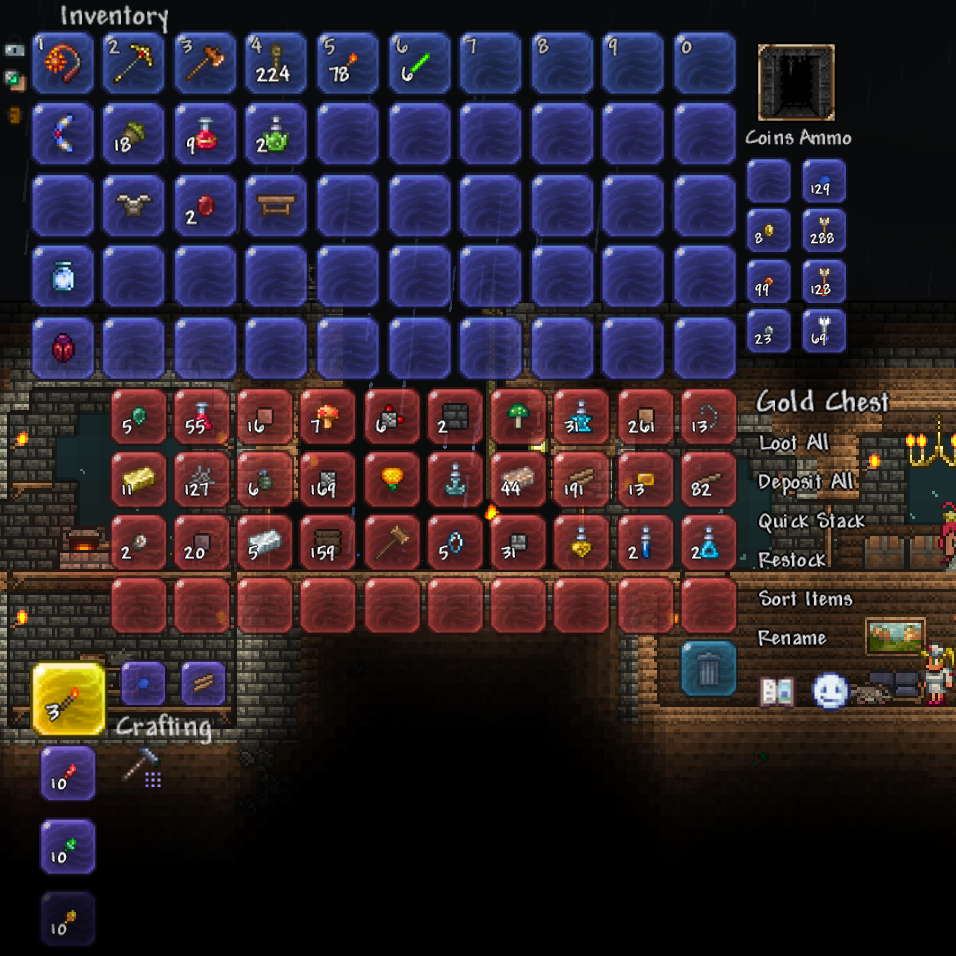This screenshot has width=956, height=956.
Task: Select the red ladybug item slot
Action: (62, 348)
